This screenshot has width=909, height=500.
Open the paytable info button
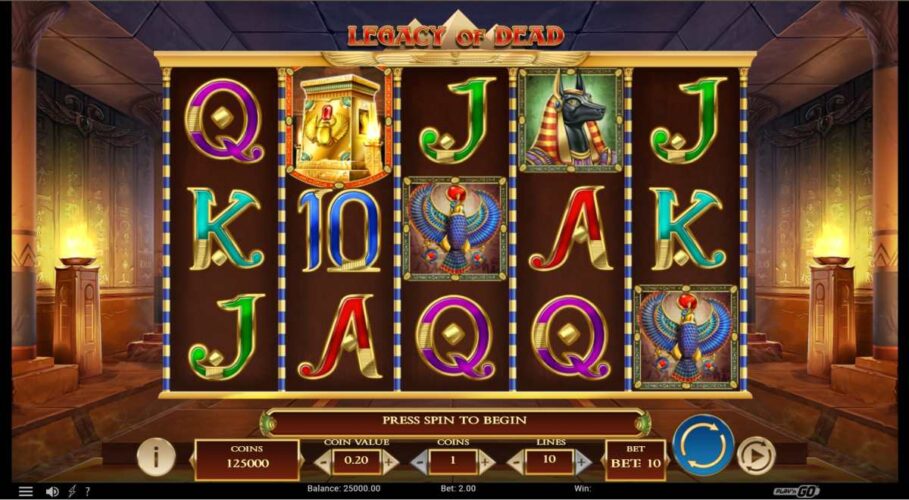coord(156,457)
